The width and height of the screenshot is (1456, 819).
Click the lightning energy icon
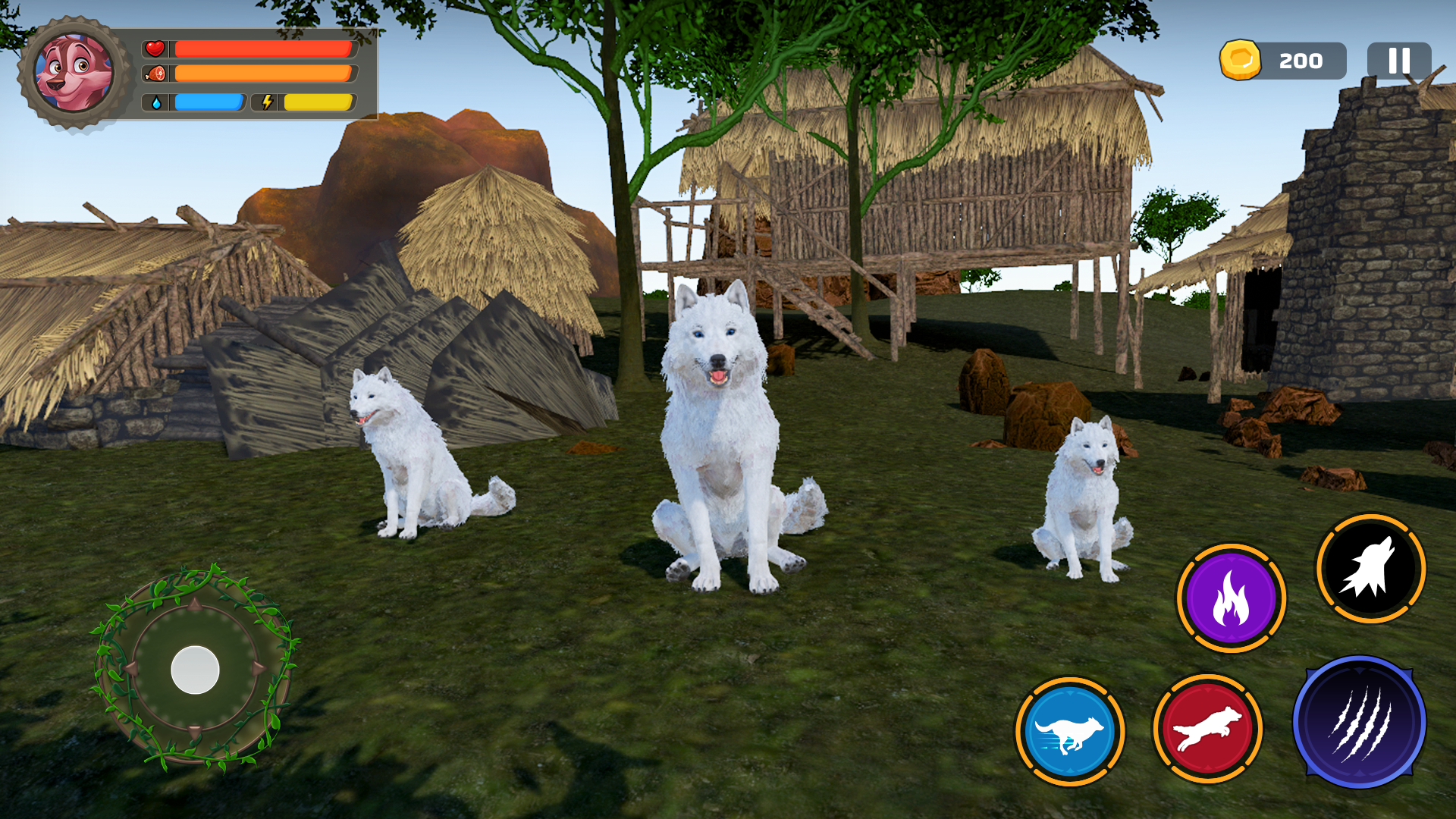click(267, 101)
